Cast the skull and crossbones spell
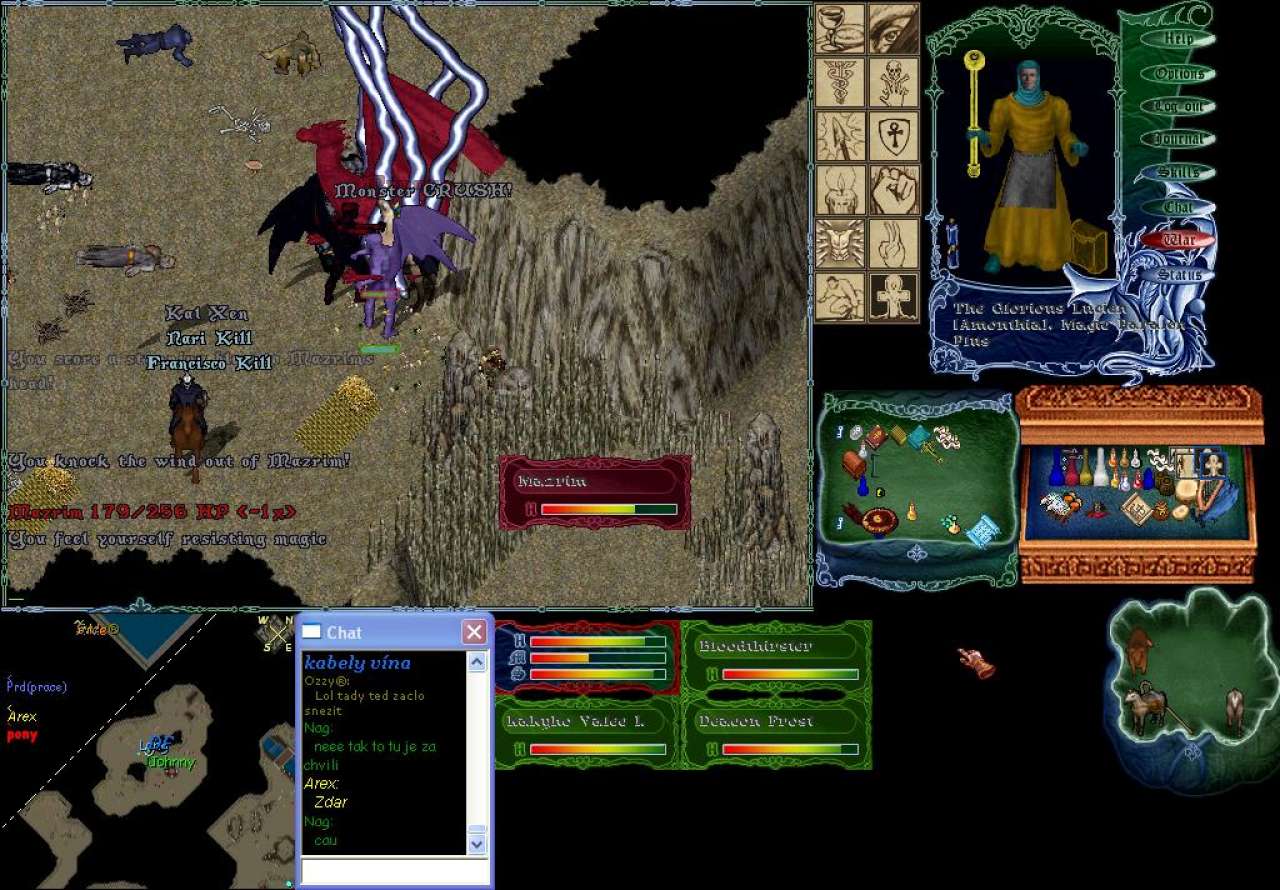This screenshot has height=890, width=1280. (x=893, y=82)
